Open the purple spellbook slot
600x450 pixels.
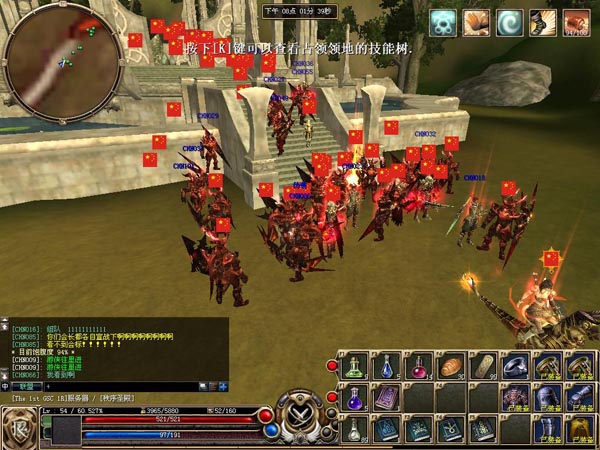[386, 398]
